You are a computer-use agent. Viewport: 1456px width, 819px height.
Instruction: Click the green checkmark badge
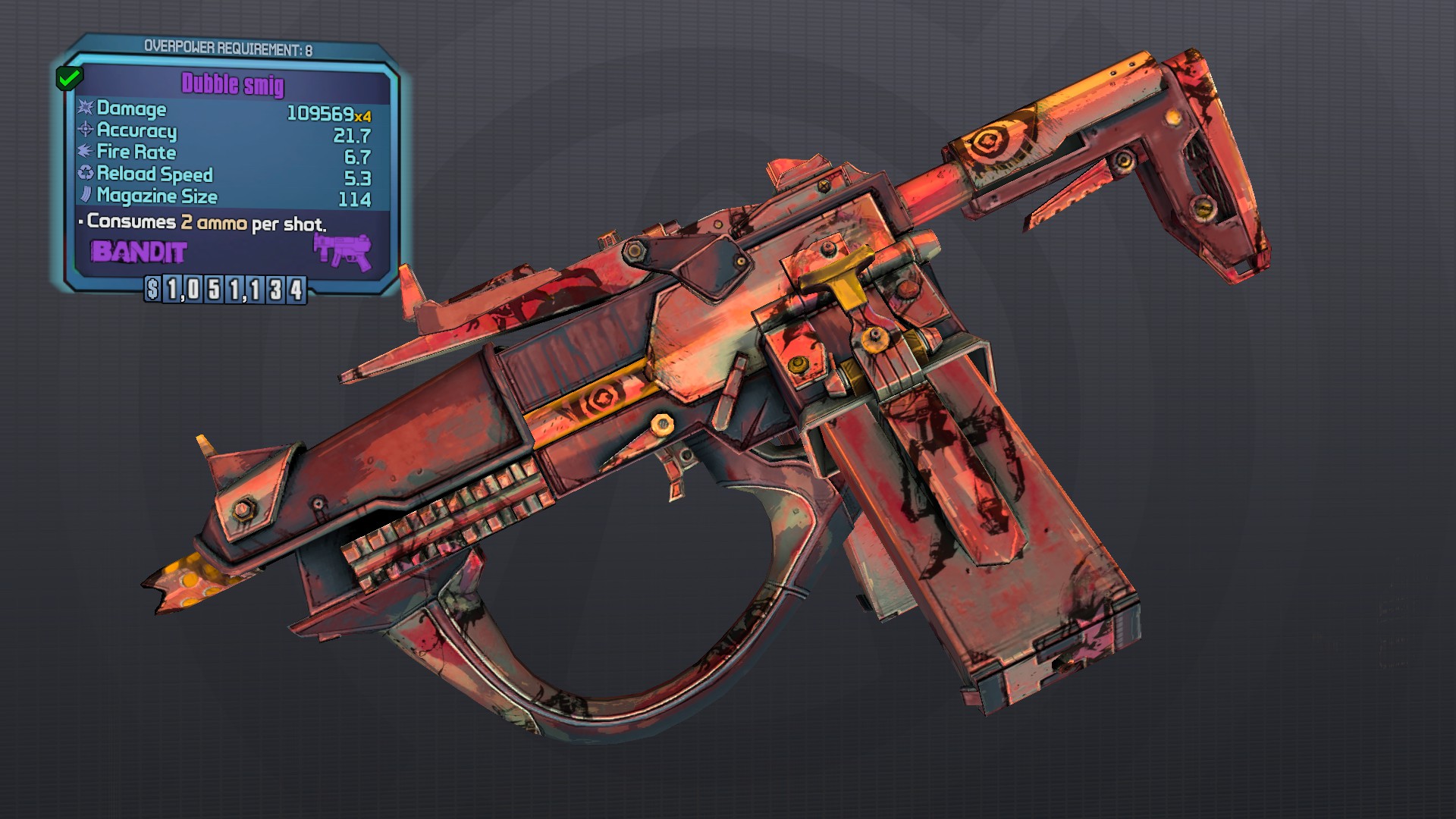tap(69, 77)
